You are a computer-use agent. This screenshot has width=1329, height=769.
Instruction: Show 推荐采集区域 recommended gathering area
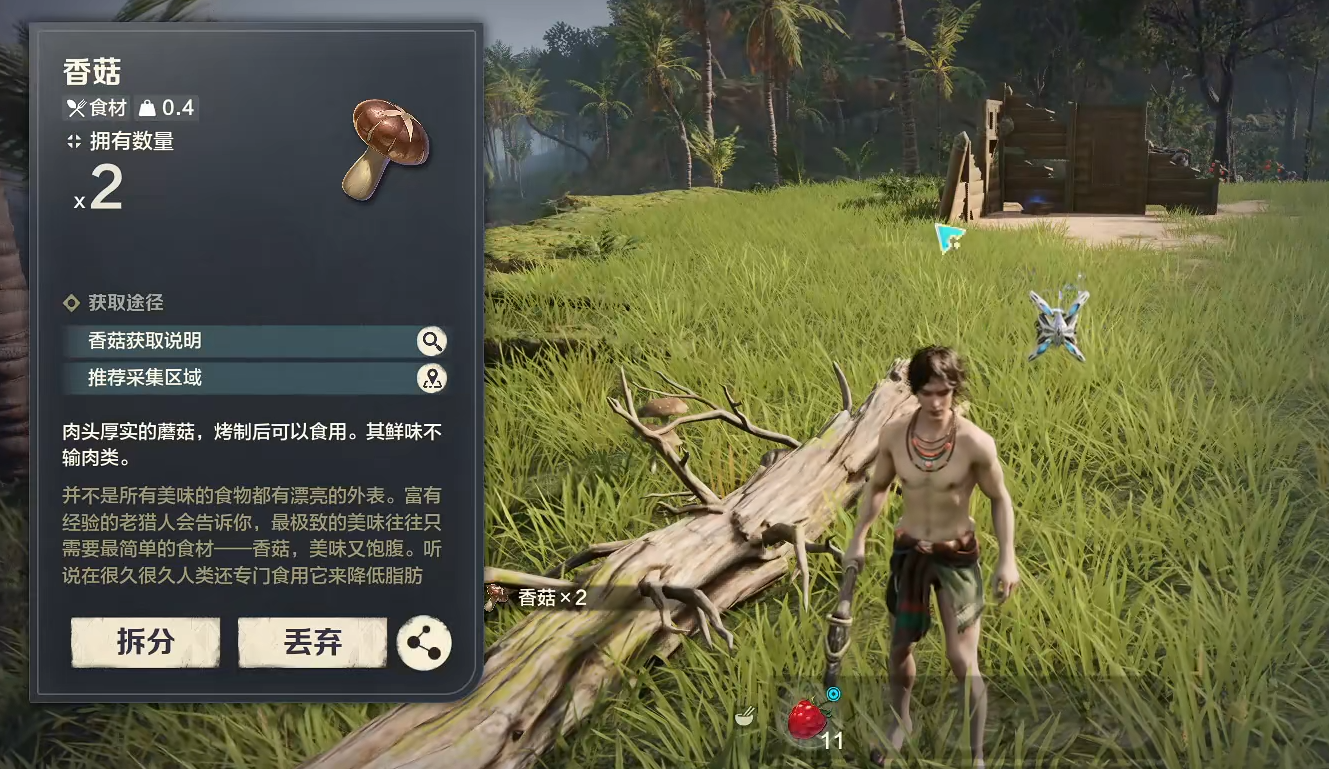point(255,378)
